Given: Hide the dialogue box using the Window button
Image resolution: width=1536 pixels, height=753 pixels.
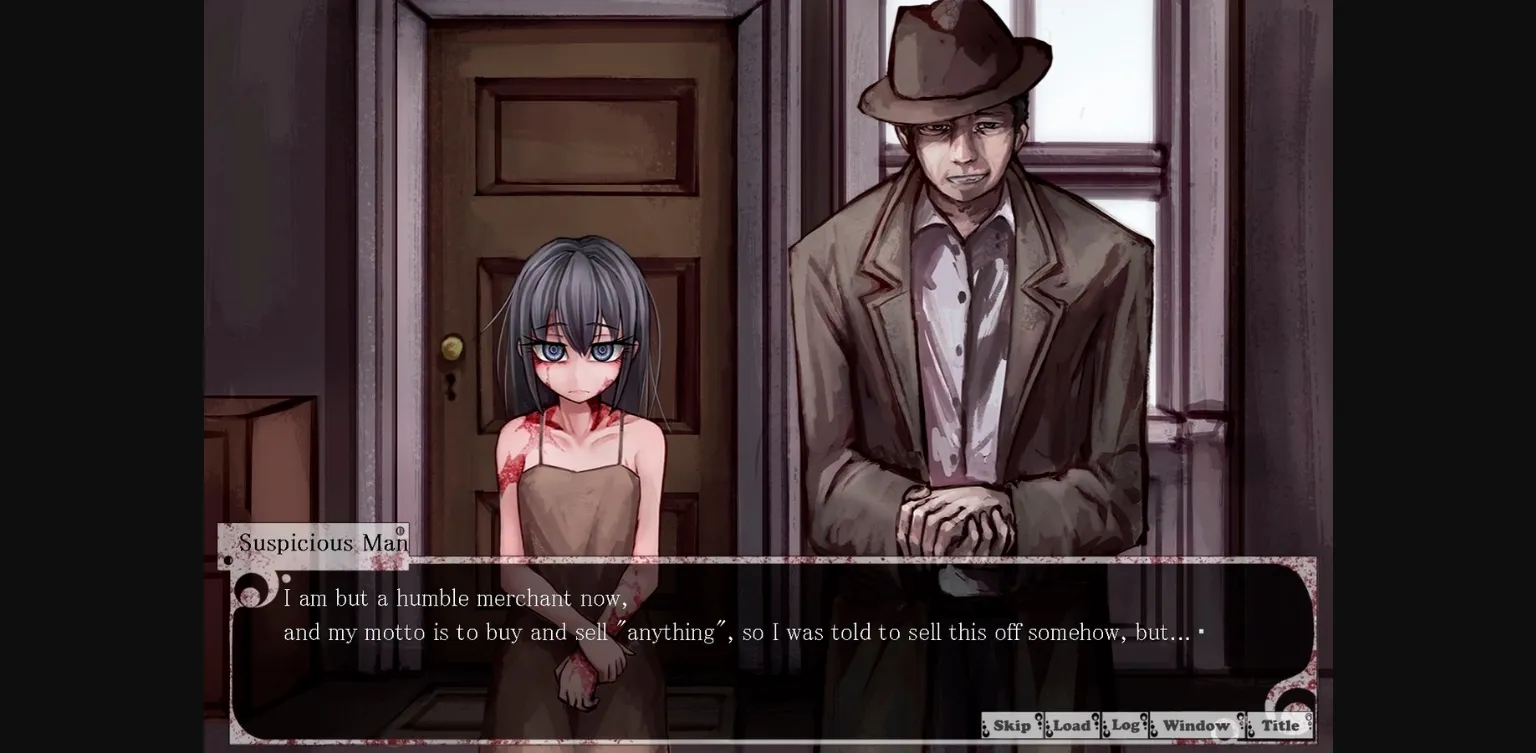Looking at the screenshot, I should tap(1196, 725).
